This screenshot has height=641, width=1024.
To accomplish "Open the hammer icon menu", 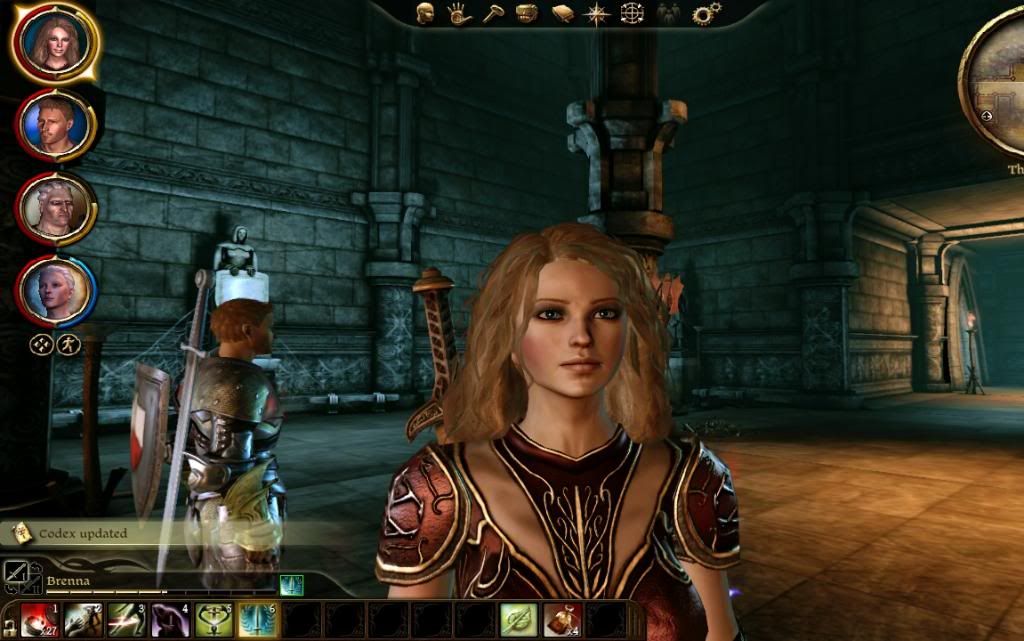I will [x=492, y=13].
